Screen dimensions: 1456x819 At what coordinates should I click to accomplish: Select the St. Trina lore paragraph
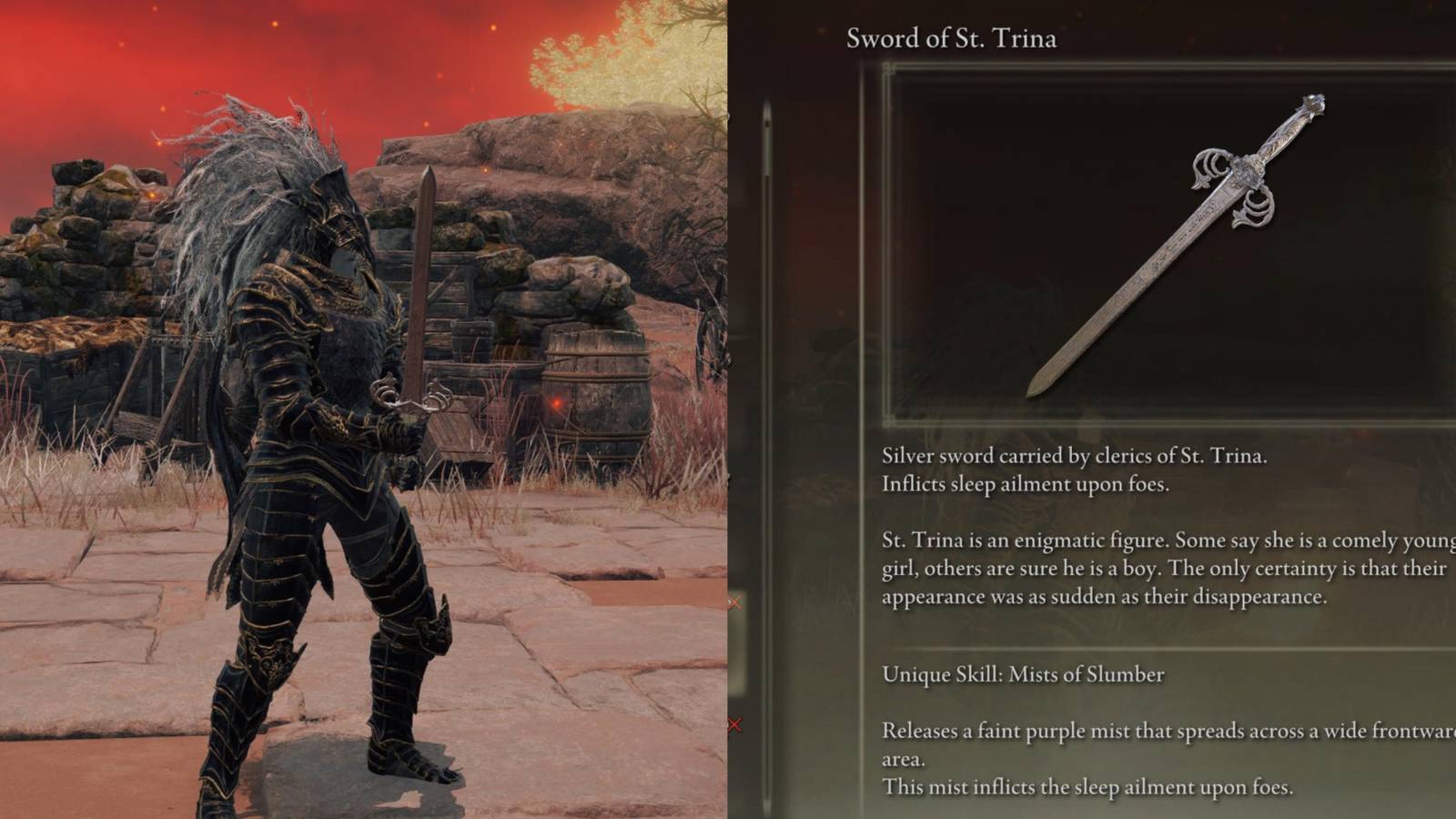1156,567
